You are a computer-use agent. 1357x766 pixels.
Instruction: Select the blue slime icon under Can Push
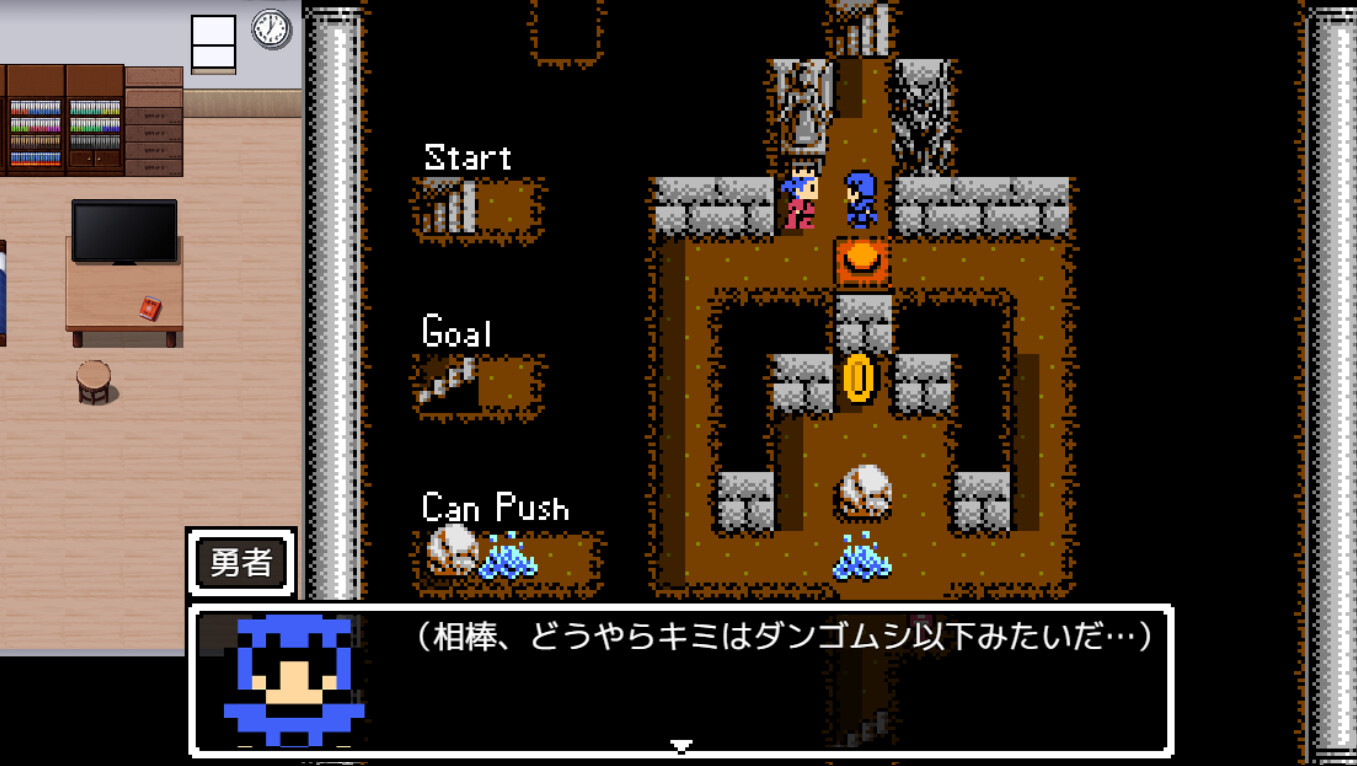(x=510, y=557)
